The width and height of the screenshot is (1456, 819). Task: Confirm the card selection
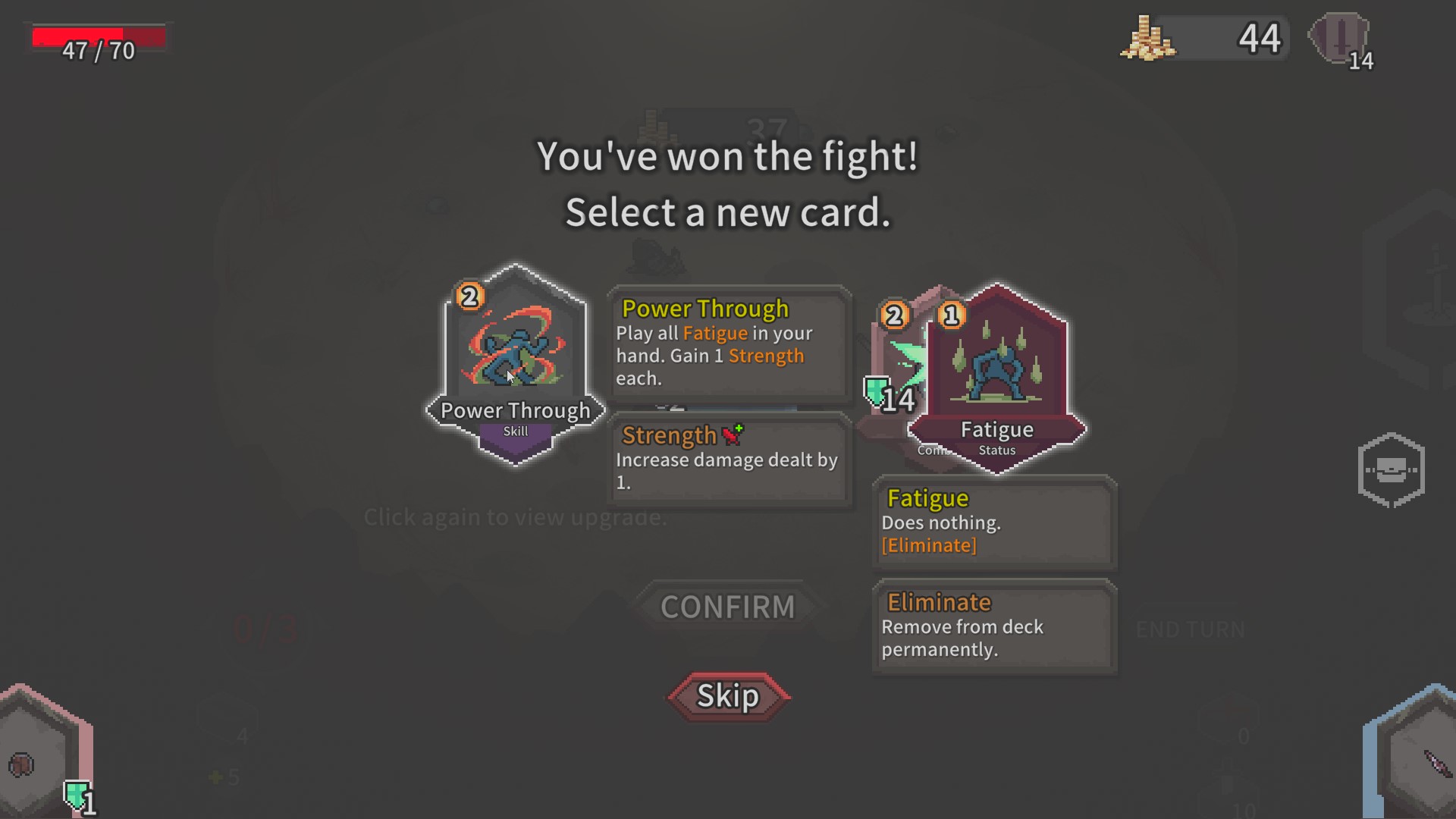pyautogui.click(x=727, y=607)
